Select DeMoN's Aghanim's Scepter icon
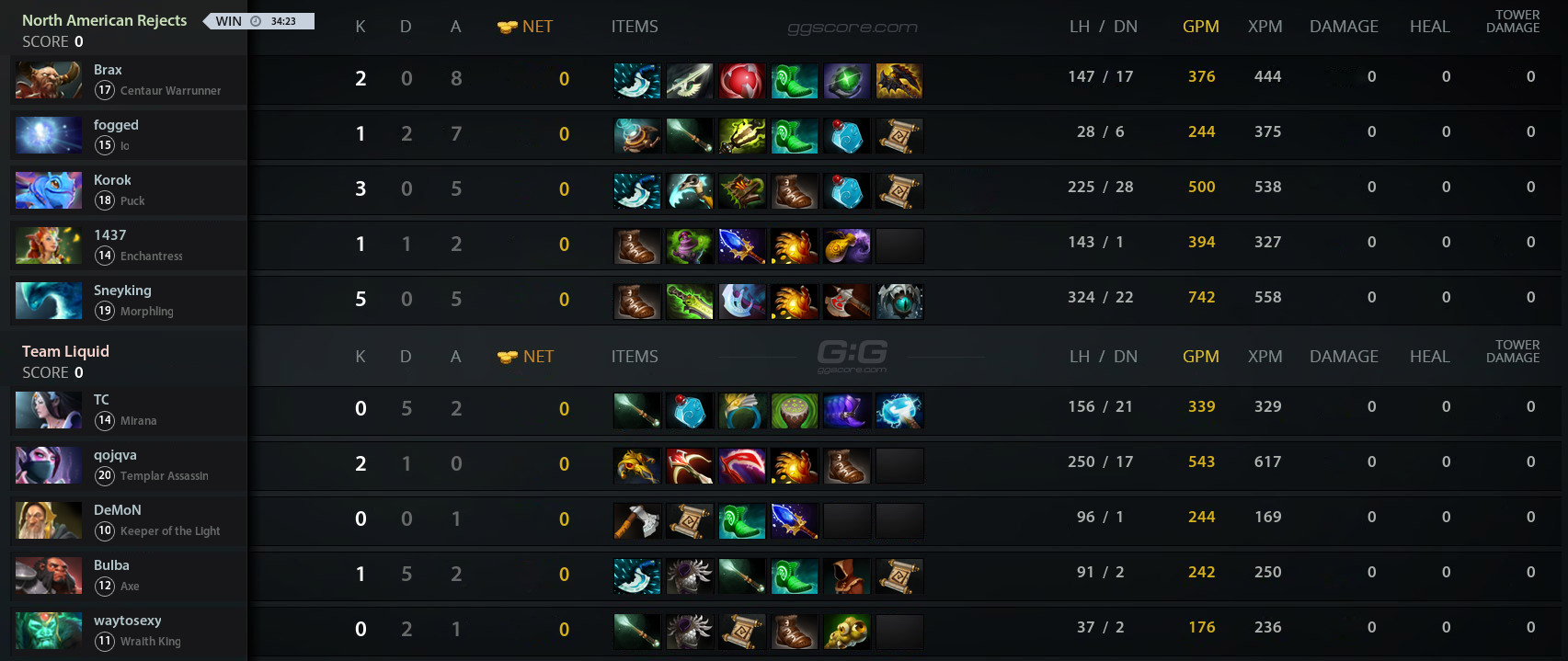 (x=794, y=521)
